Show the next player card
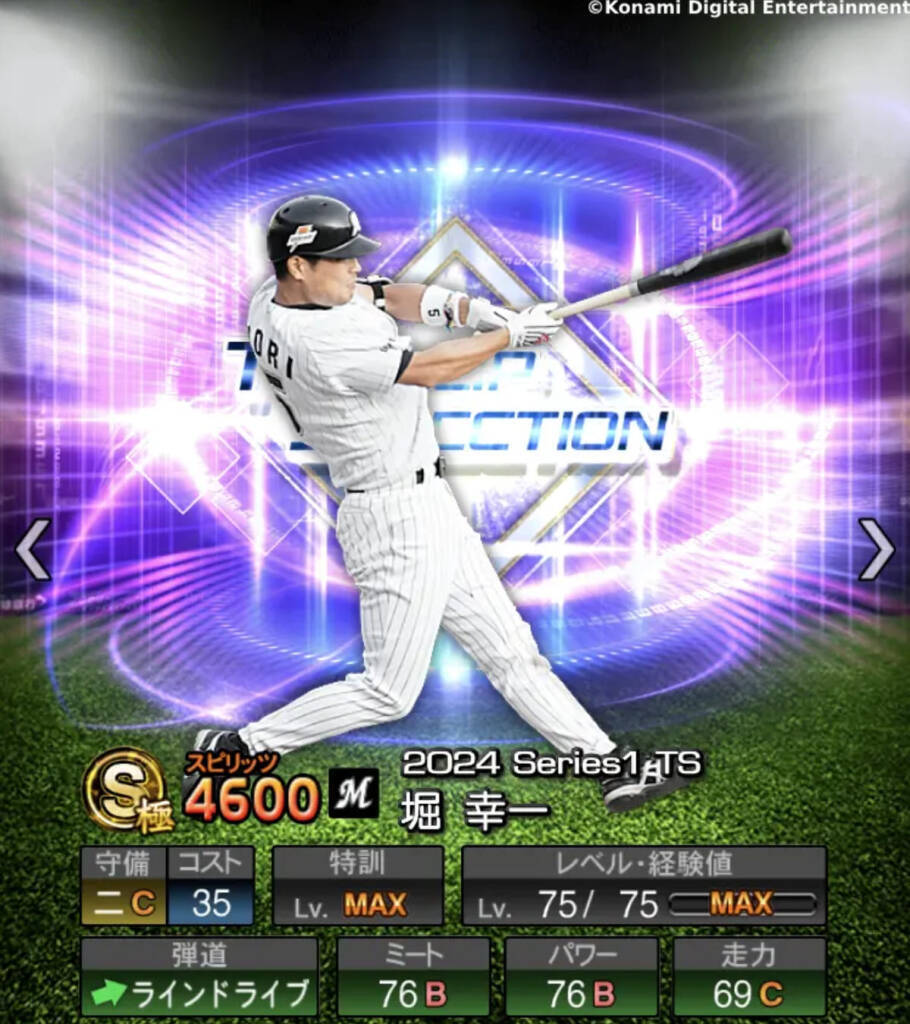This screenshot has height=1024, width=910. (x=875, y=549)
